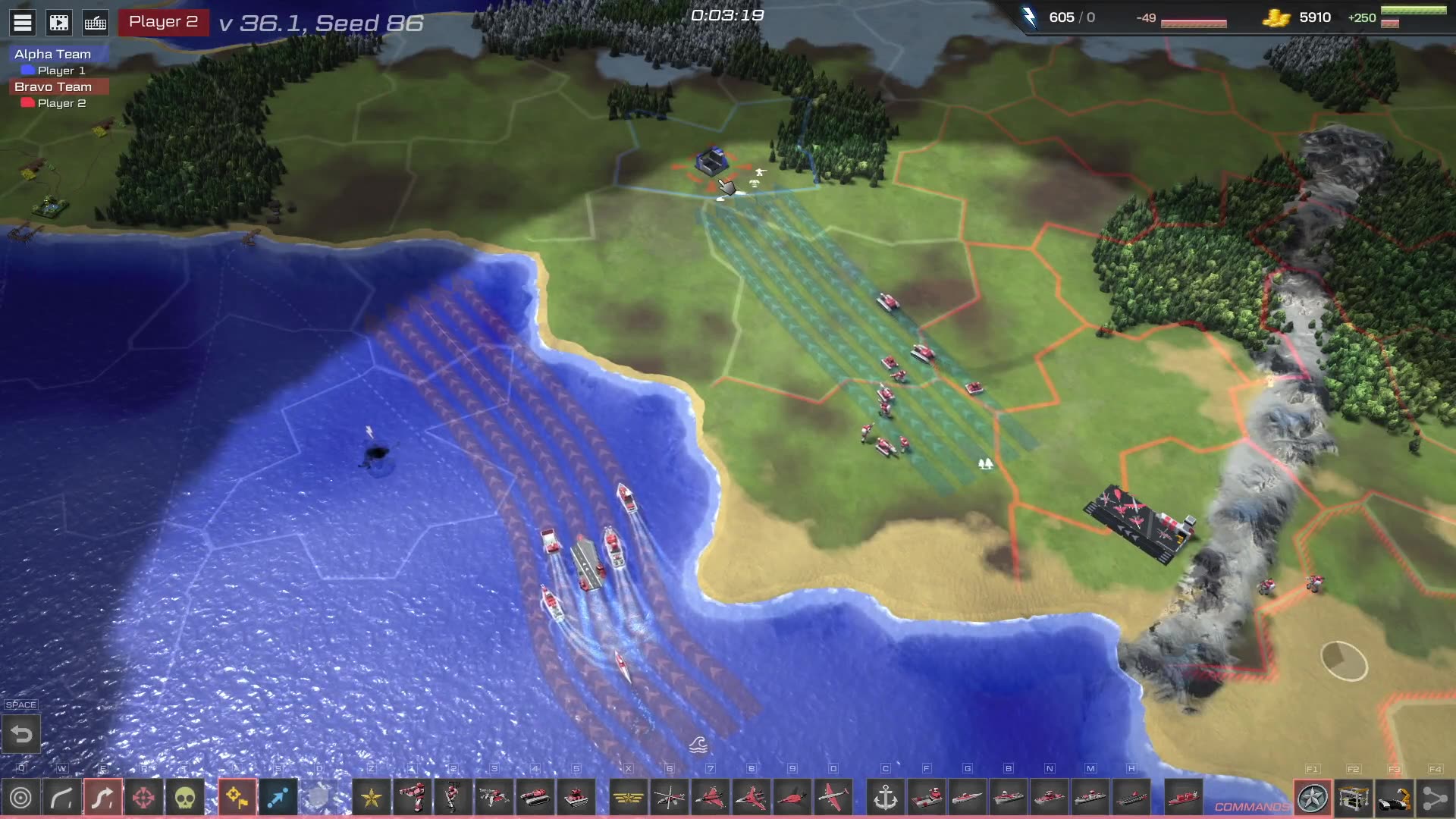Activate the blue arrow command
The width and height of the screenshot is (1456, 819).
pyautogui.click(x=278, y=798)
